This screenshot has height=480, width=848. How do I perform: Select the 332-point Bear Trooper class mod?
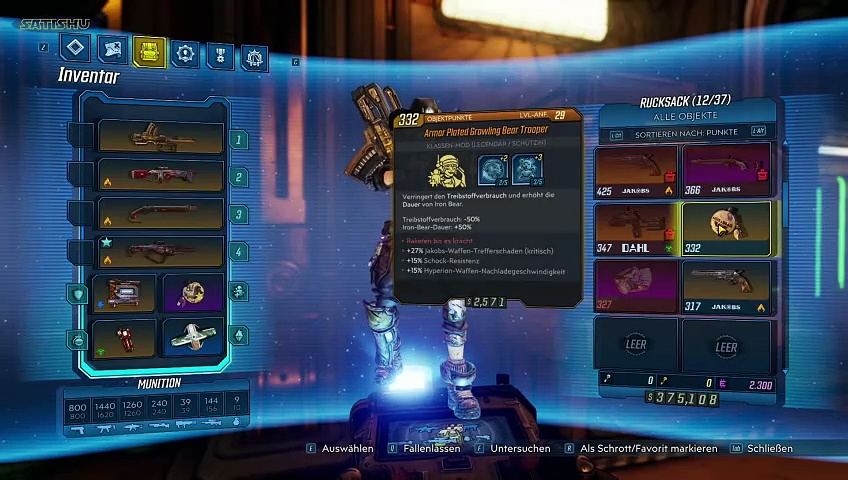click(726, 228)
